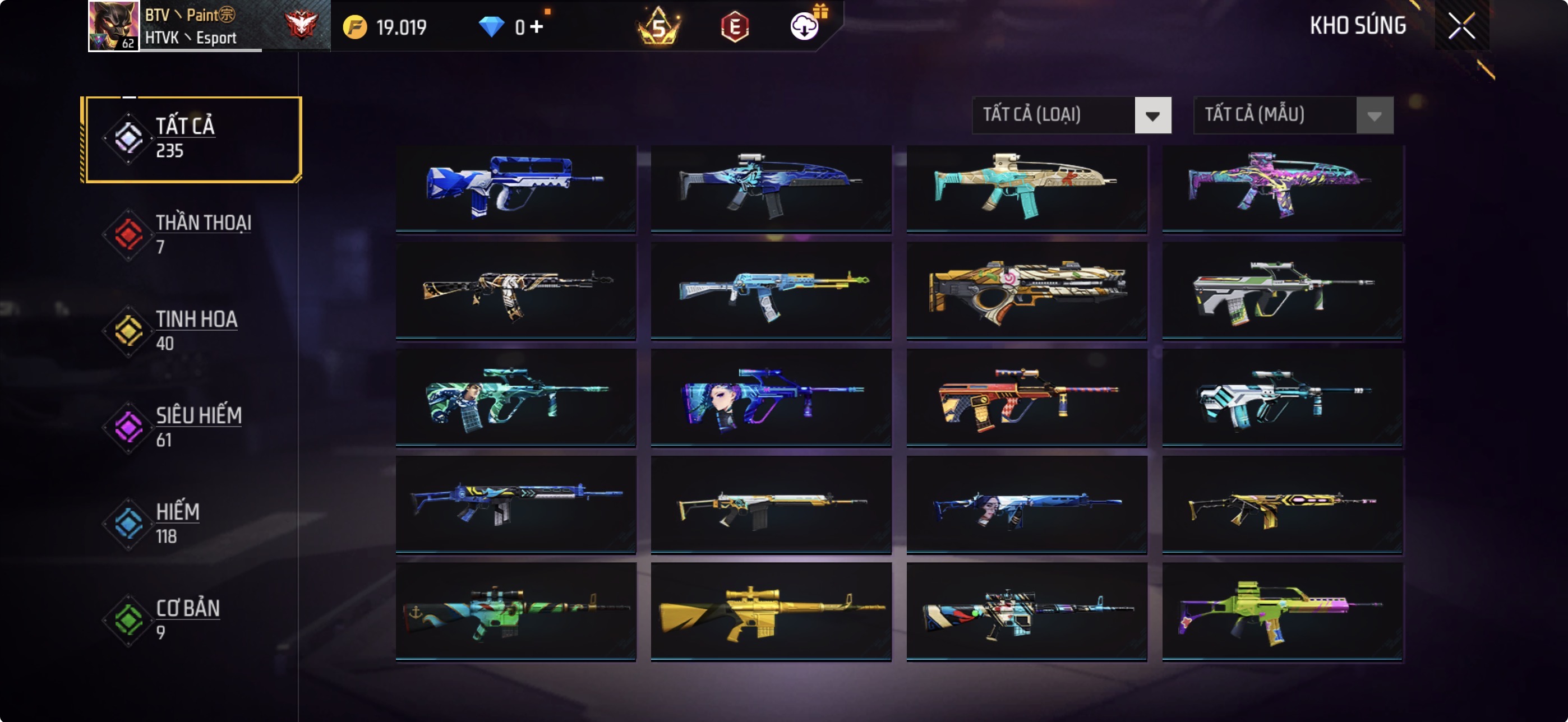This screenshot has width=1568, height=722.
Task: Select the lime green and purple rifle skin
Action: pos(1282,610)
